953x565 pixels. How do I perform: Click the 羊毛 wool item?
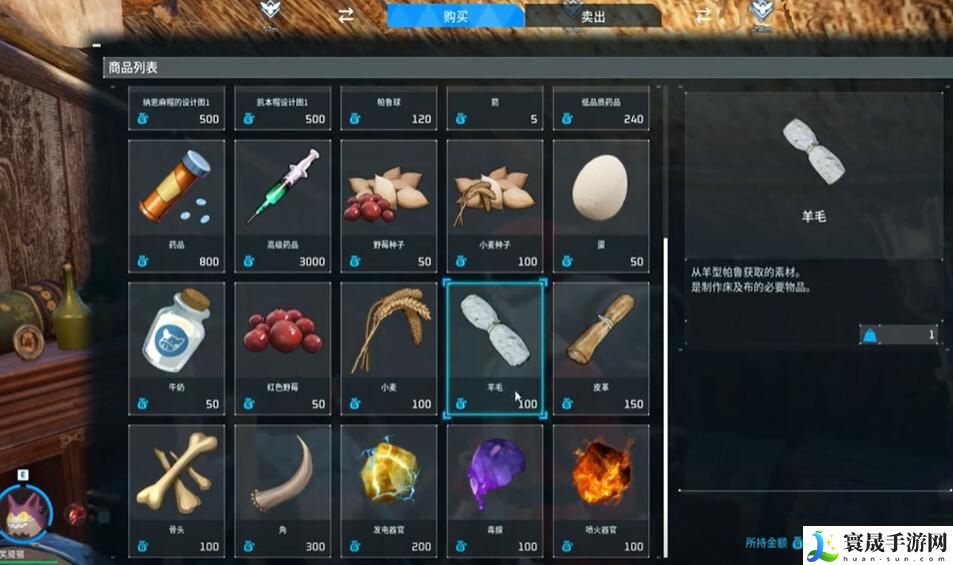495,347
